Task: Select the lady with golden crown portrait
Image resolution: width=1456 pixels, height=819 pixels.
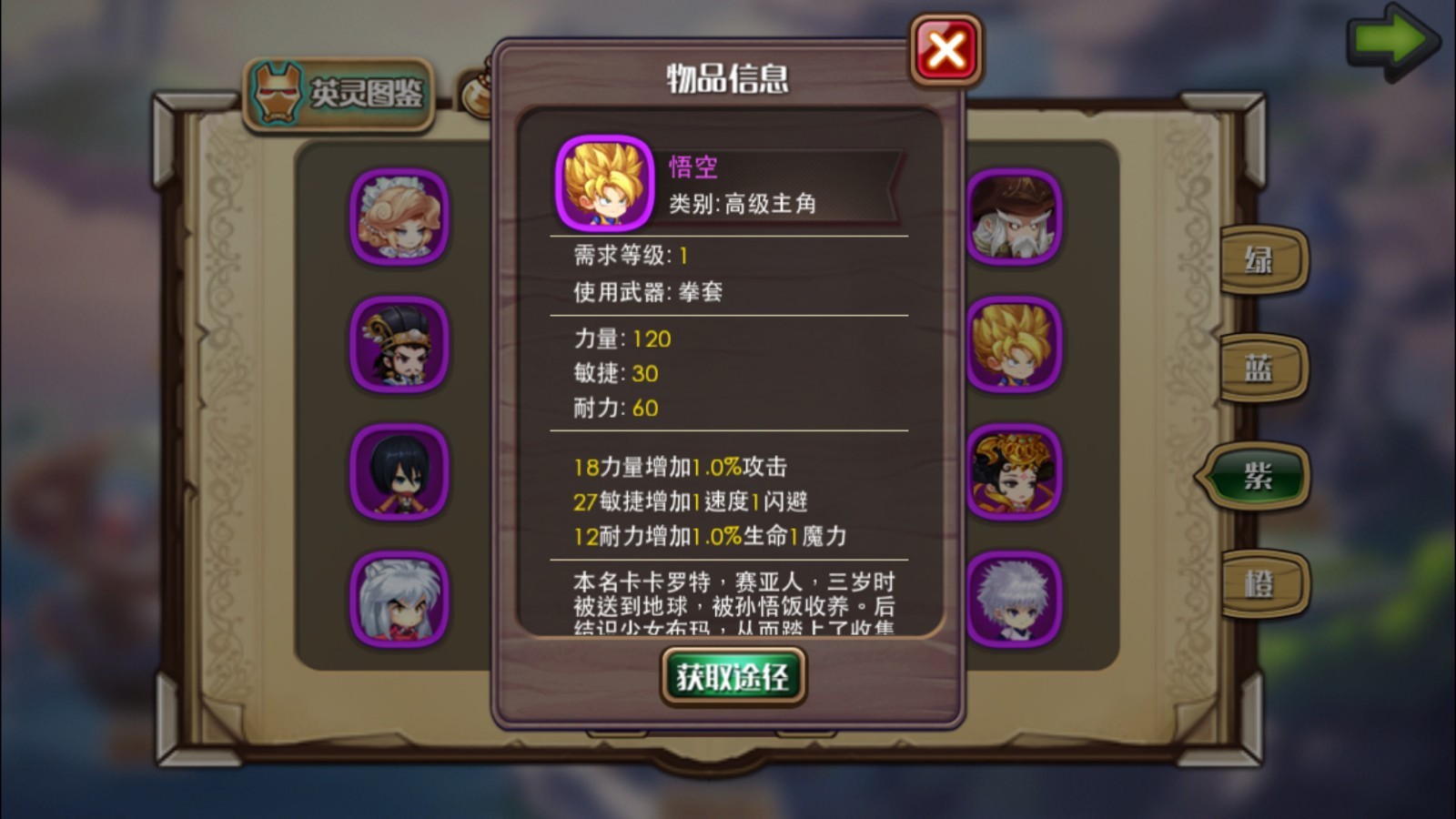Action: (x=1014, y=472)
